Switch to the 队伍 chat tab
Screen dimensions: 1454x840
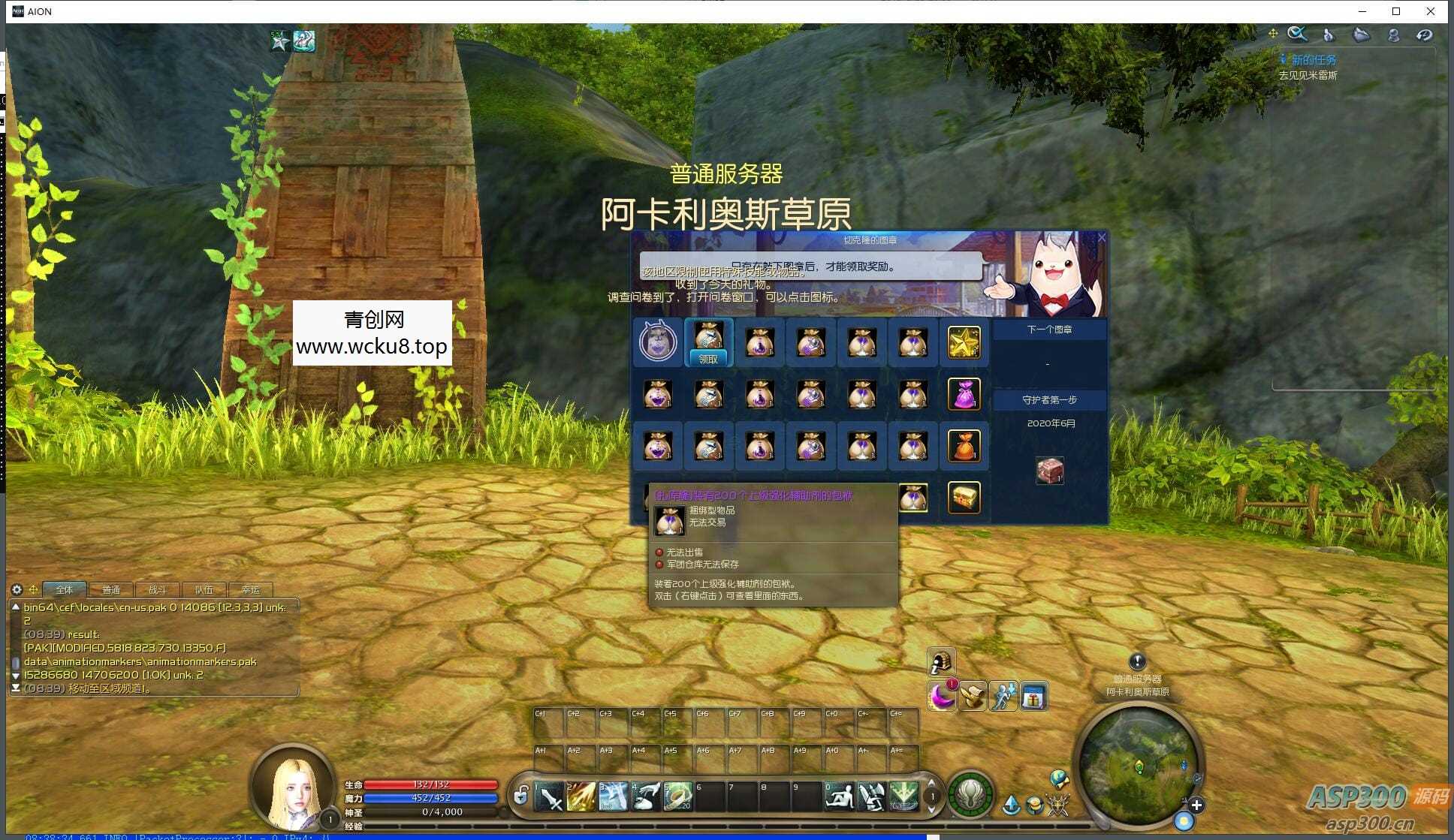tap(204, 590)
